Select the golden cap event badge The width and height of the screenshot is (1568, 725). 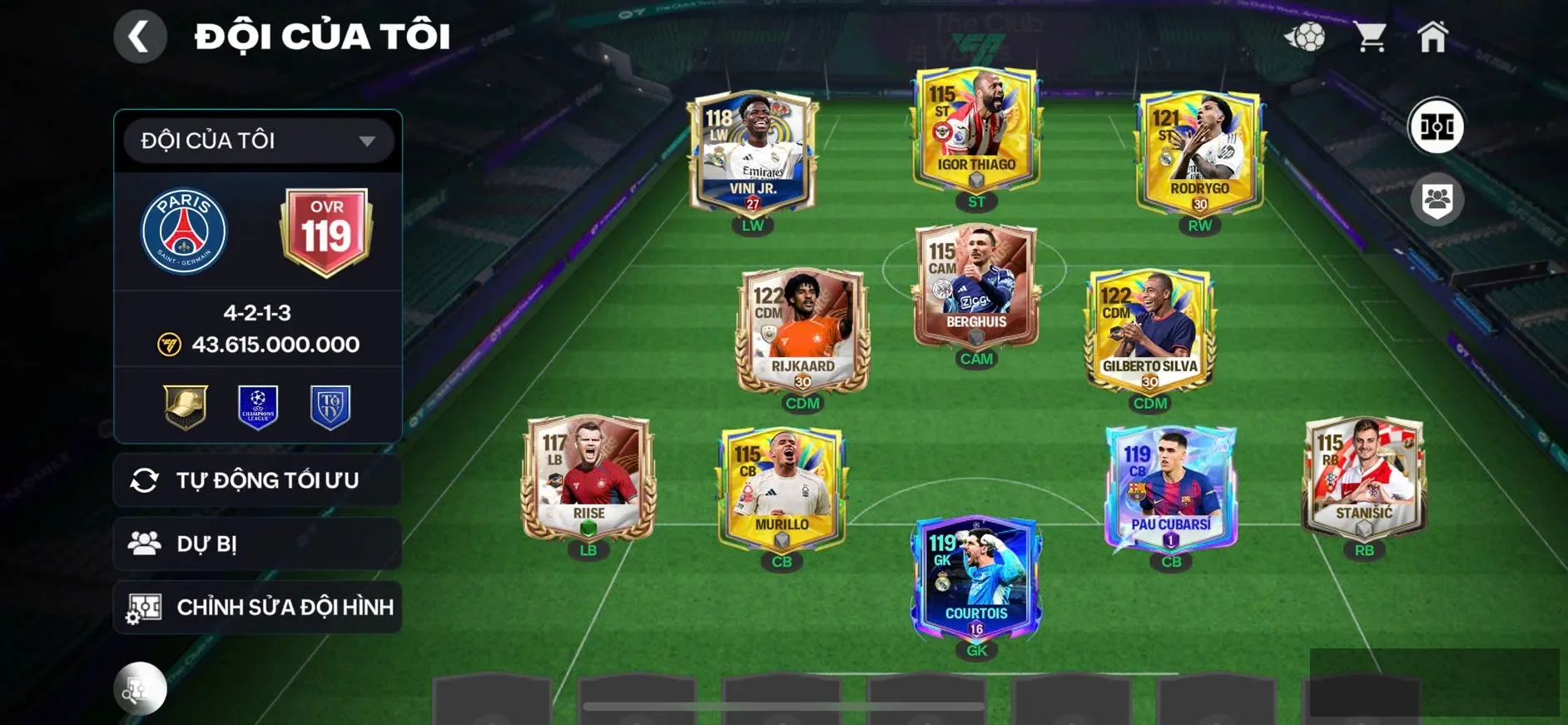pos(185,407)
